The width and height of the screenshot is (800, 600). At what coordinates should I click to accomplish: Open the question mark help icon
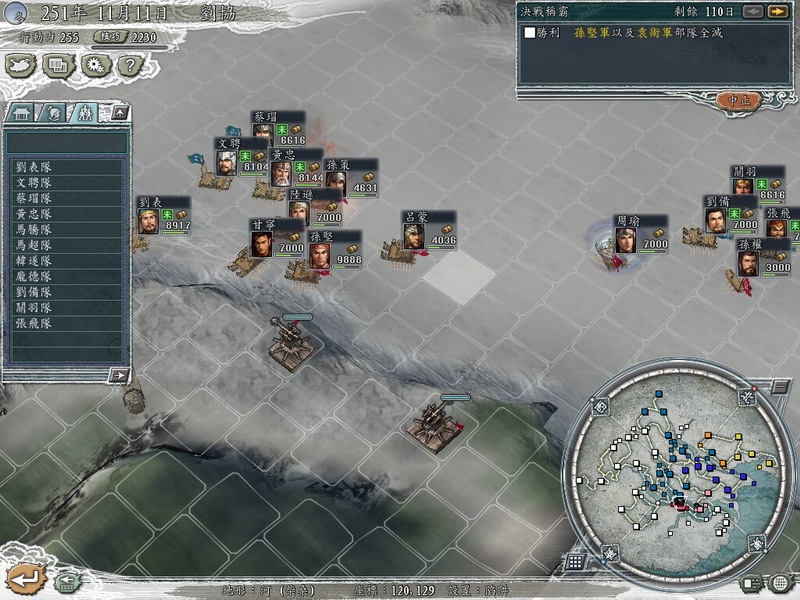[128, 65]
